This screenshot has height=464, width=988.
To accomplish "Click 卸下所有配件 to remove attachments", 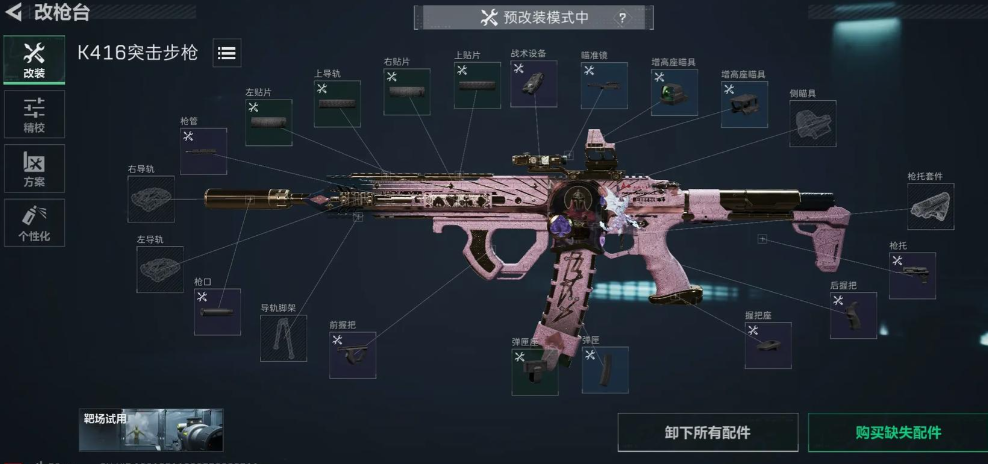I will (x=707, y=433).
